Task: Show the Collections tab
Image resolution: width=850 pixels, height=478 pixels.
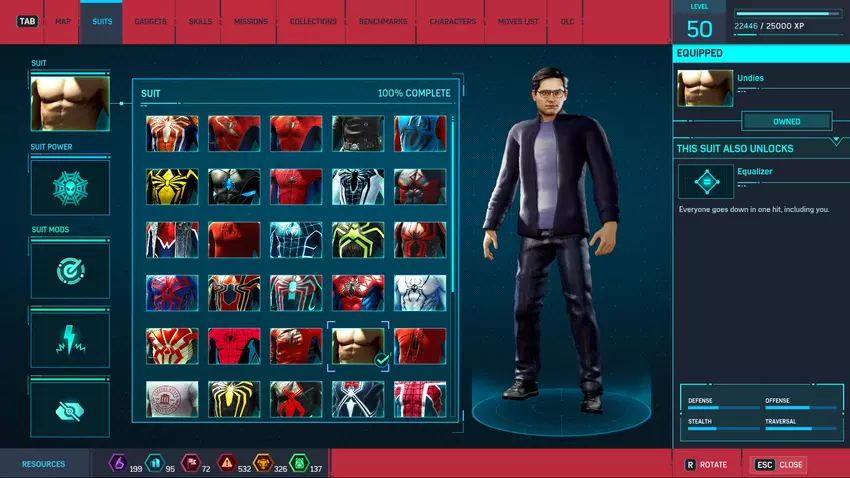Action: [313, 21]
